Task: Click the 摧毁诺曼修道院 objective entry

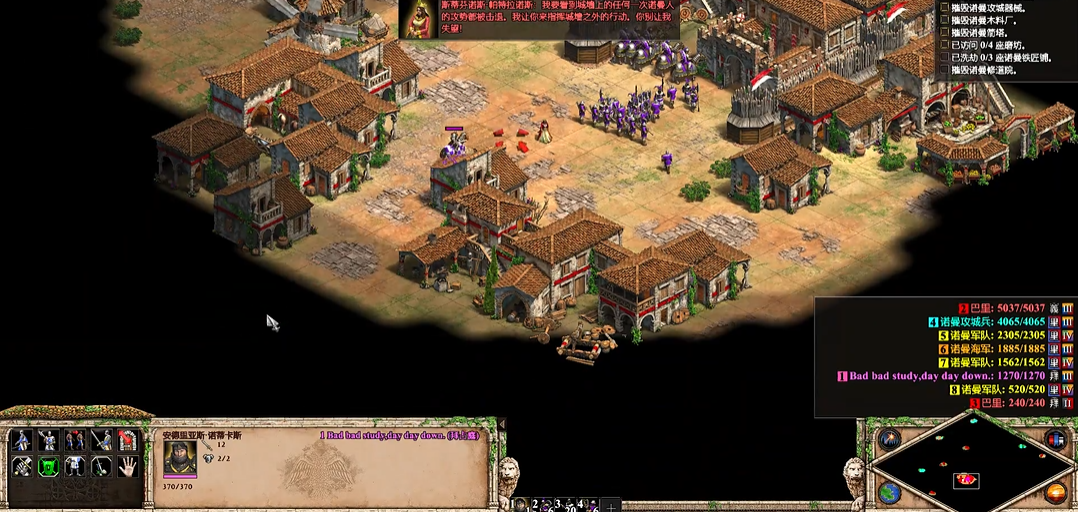Action: coord(984,70)
